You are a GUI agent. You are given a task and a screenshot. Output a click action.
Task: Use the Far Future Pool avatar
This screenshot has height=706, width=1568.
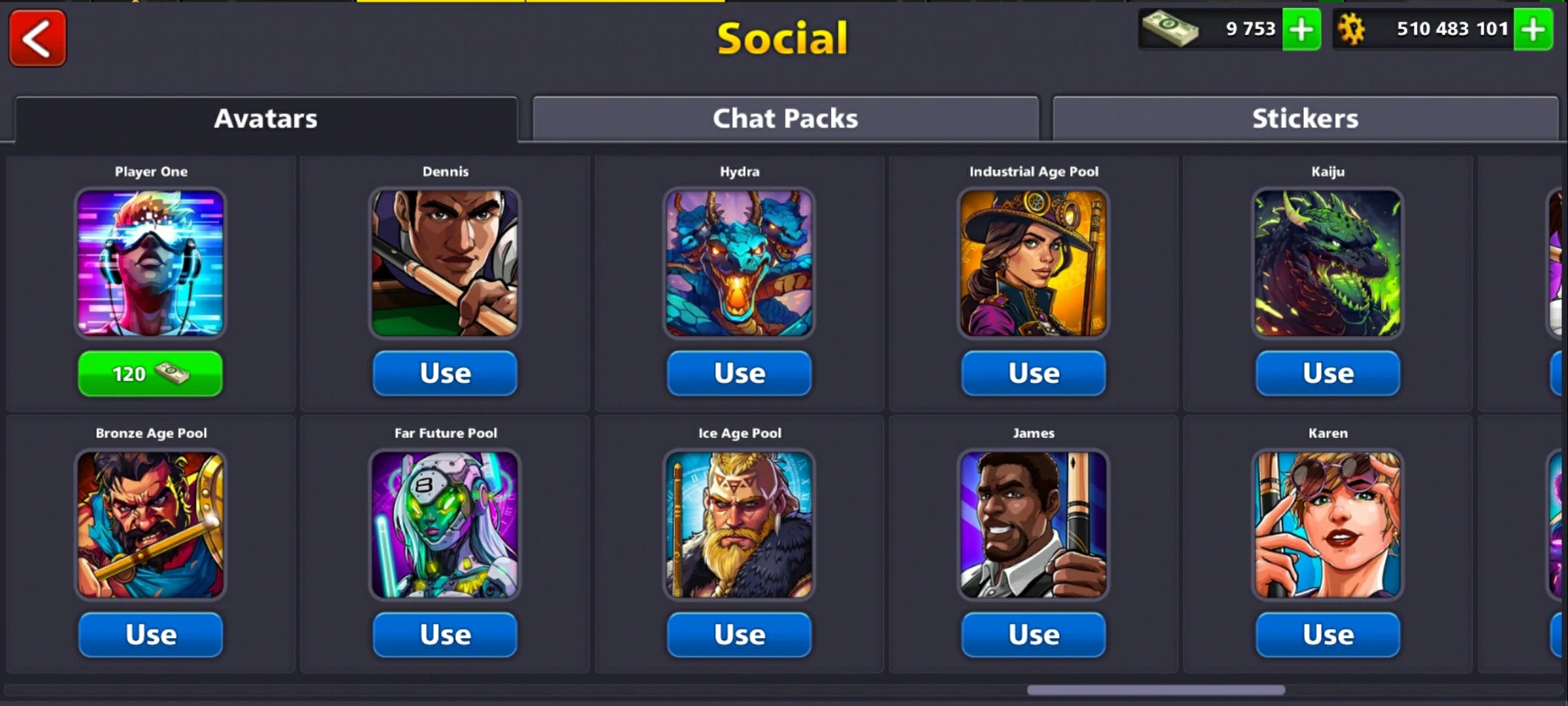click(x=445, y=633)
